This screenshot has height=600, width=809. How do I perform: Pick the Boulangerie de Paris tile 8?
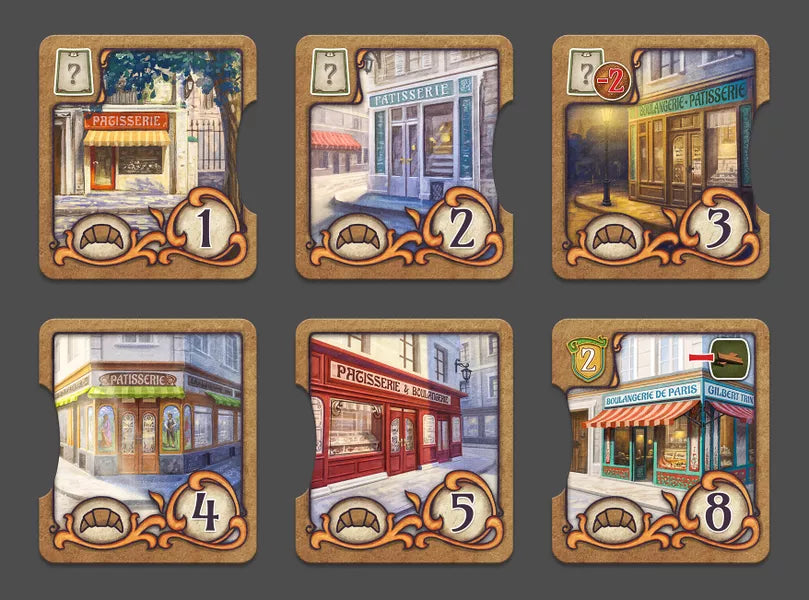point(660,440)
